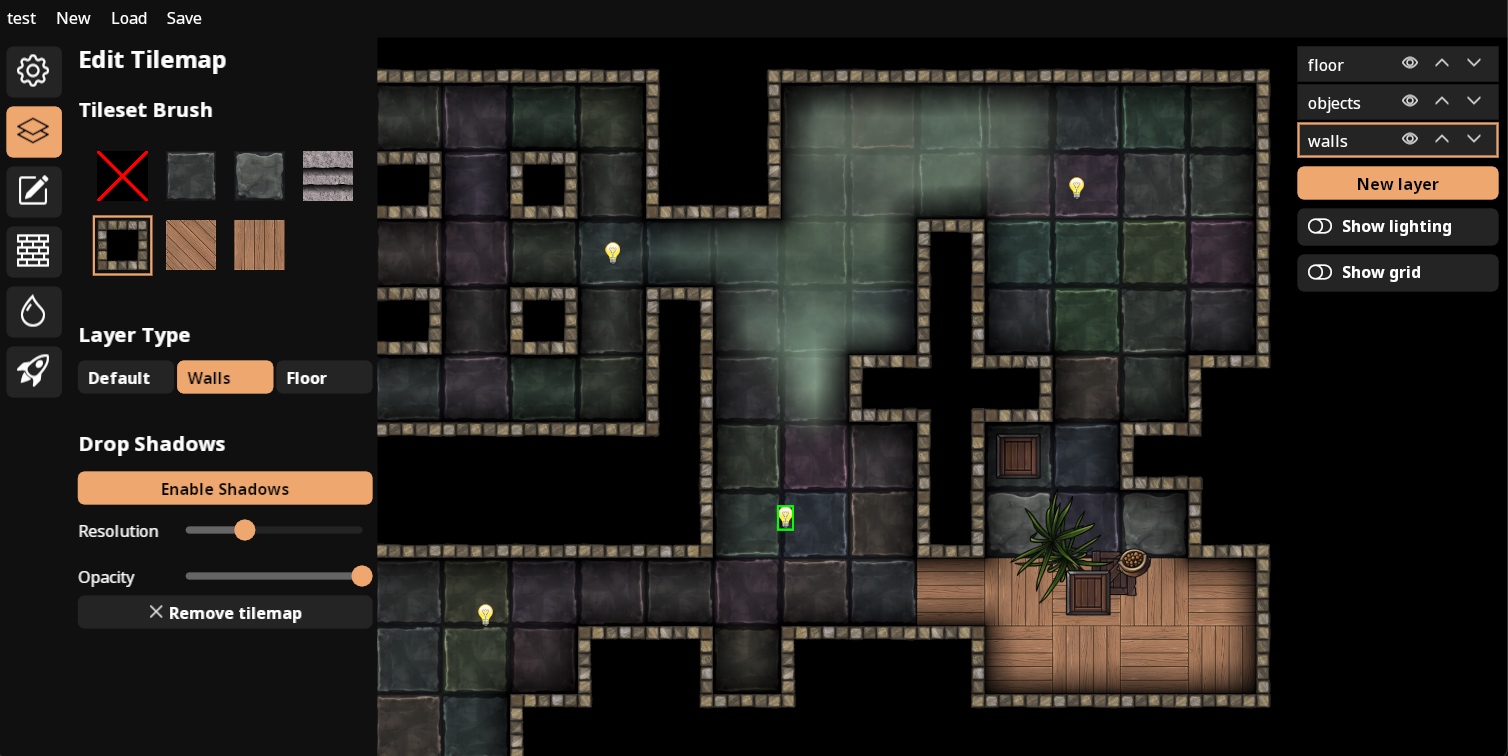Launch with the rocket icon
This screenshot has width=1508, height=756.
pyautogui.click(x=34, y=371)
